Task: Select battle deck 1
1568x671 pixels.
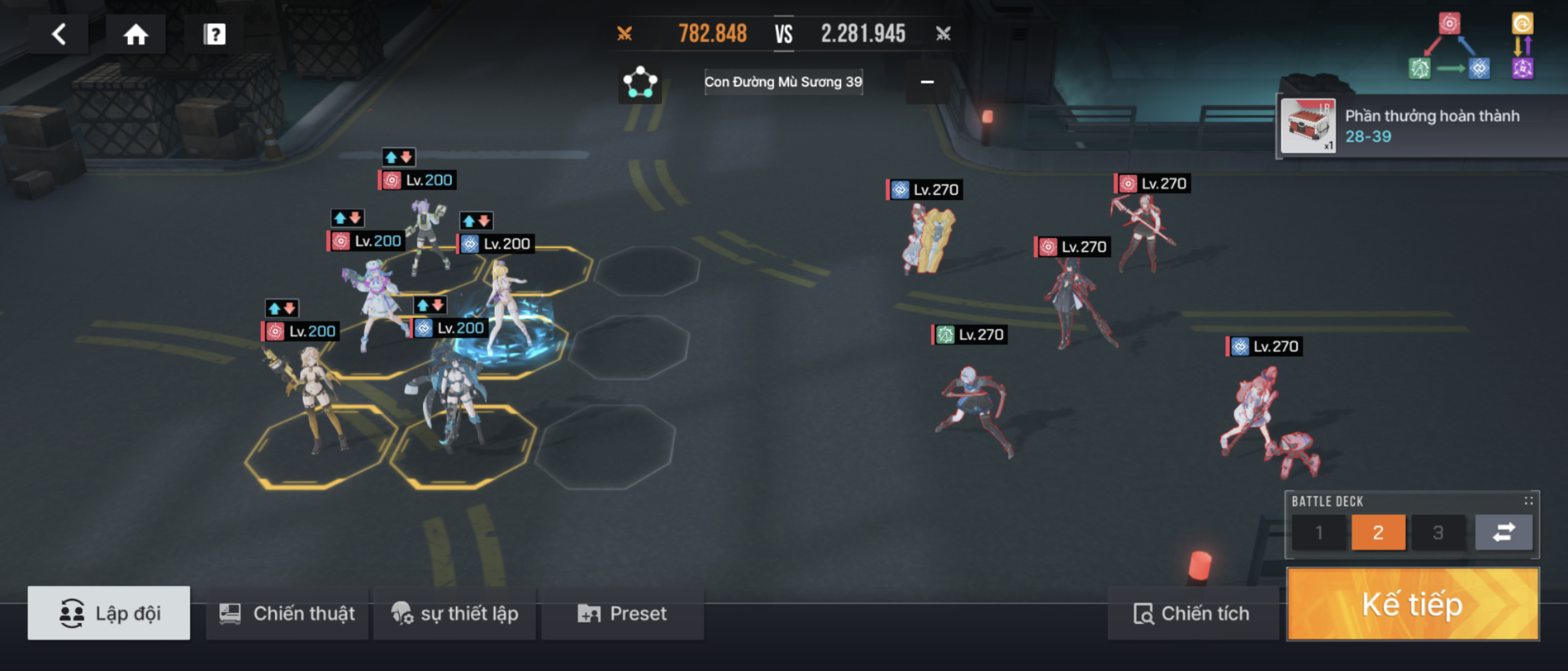Action: pos(1319,532)
